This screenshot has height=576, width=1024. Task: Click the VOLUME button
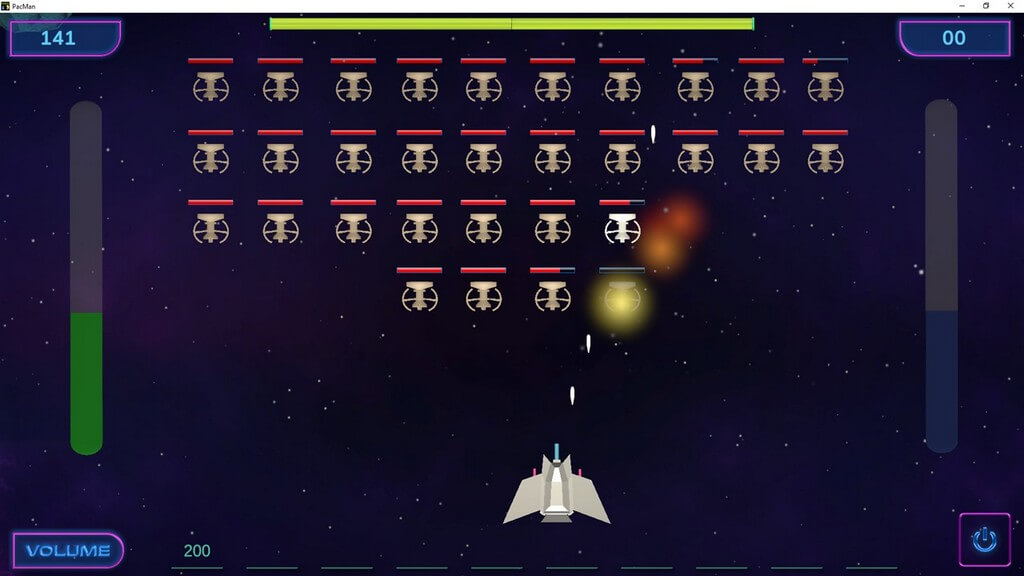click(68, 551)
